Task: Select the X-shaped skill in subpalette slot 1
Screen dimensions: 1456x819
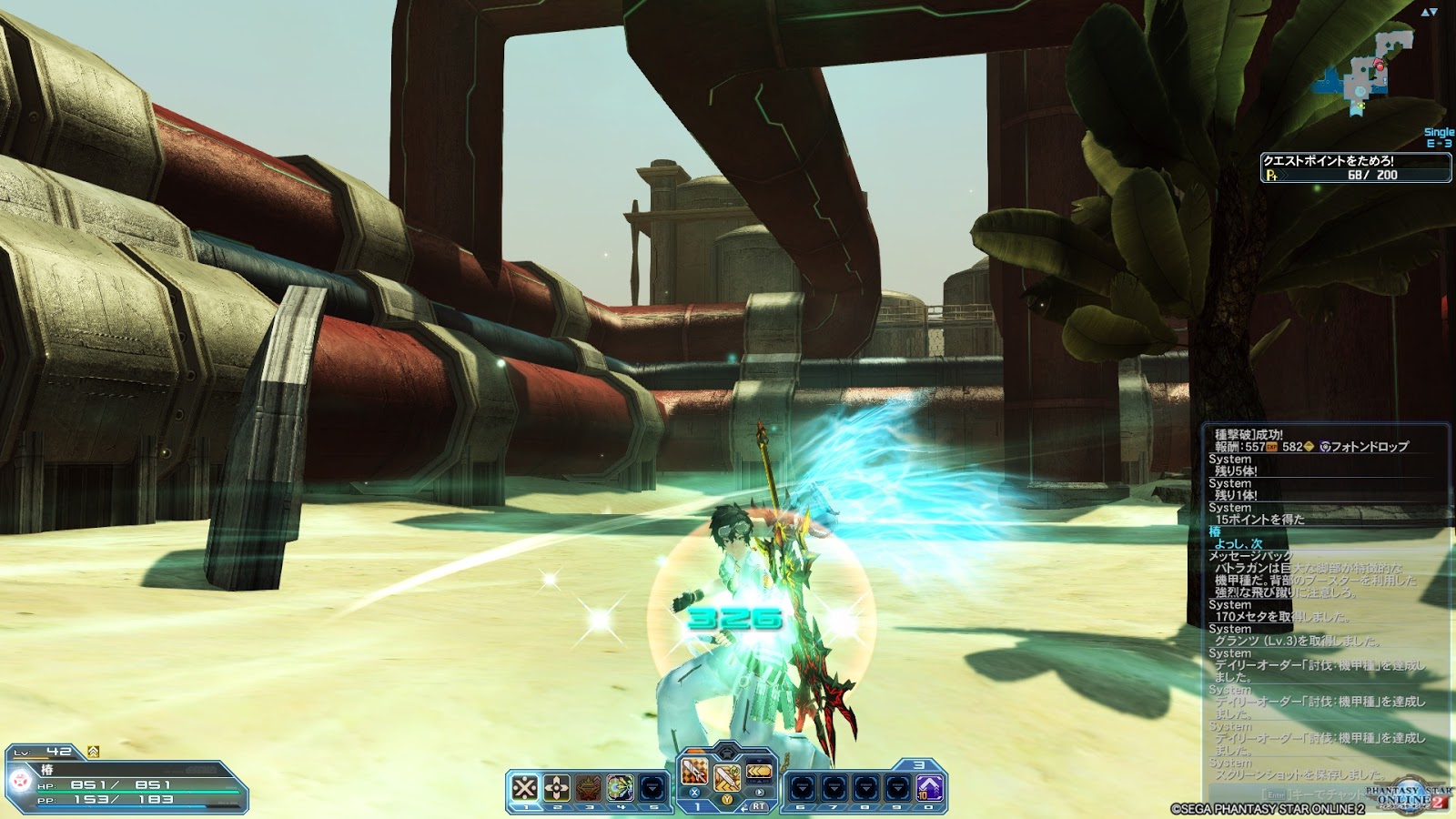Action: [x=525, y=787]
